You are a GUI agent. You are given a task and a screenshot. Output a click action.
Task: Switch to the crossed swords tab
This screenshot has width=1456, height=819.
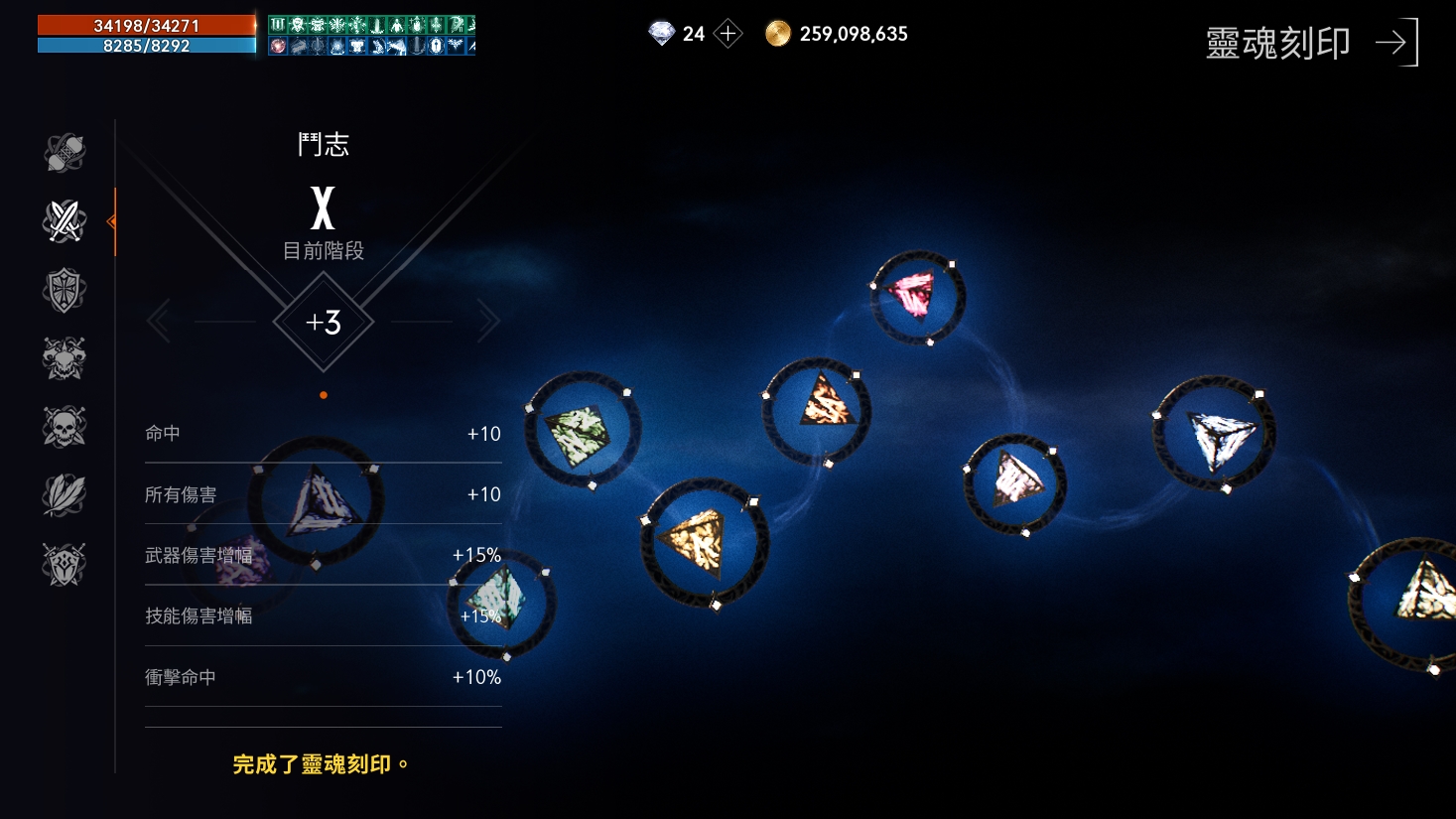pos(65,221)
